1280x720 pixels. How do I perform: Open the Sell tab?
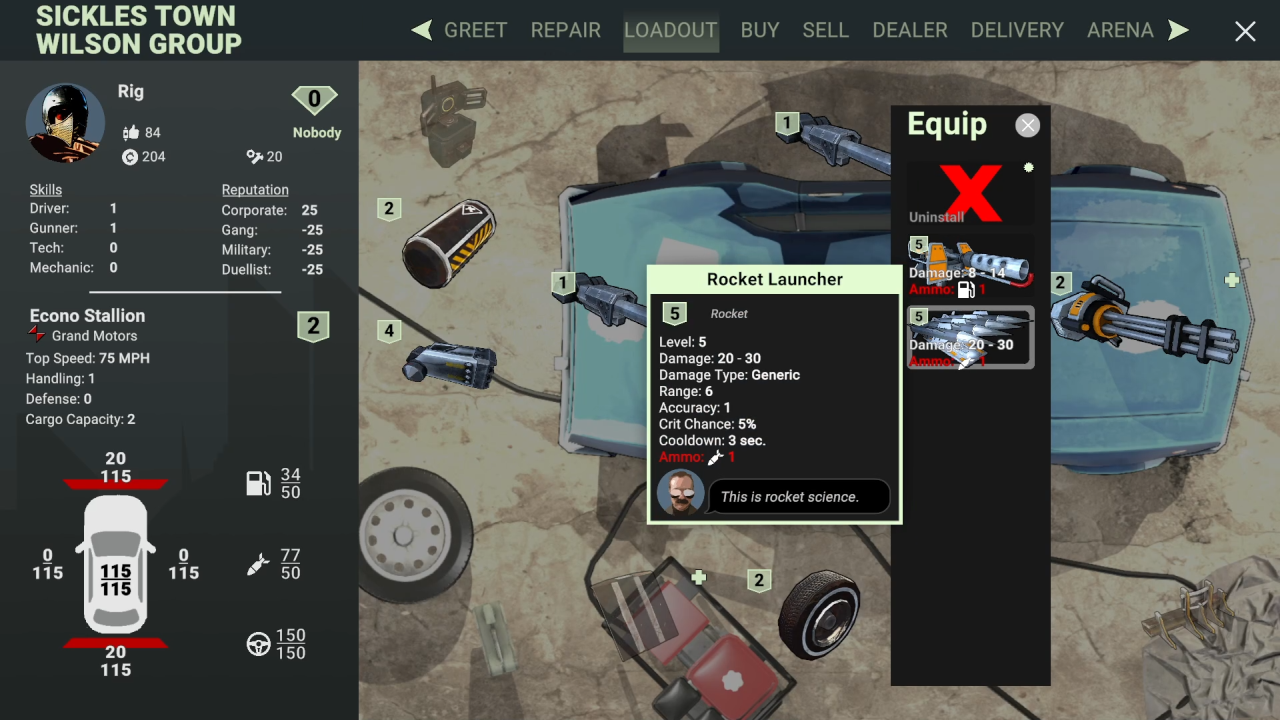825,30
